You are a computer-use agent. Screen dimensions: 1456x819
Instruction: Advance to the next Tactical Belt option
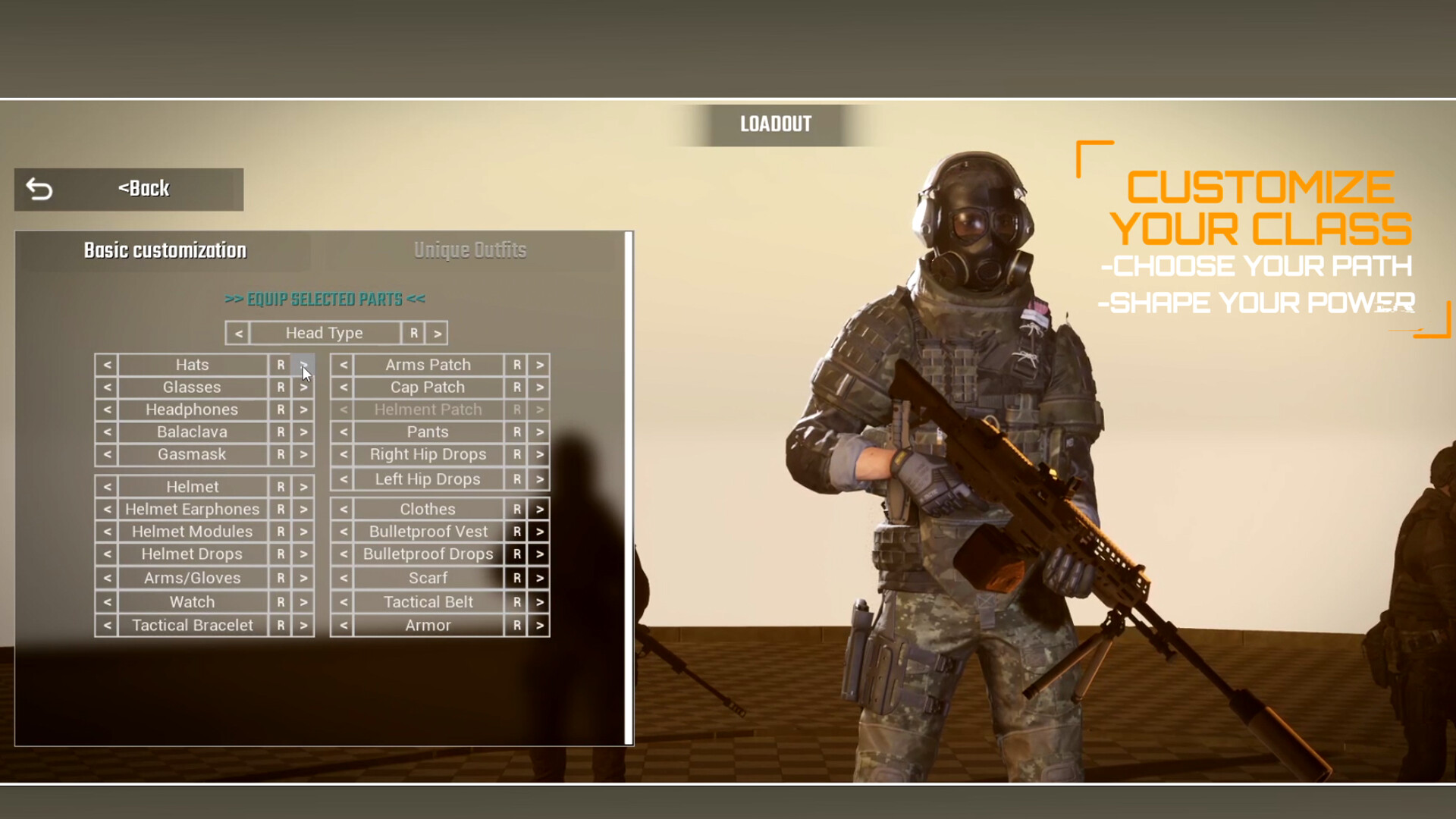539,601
